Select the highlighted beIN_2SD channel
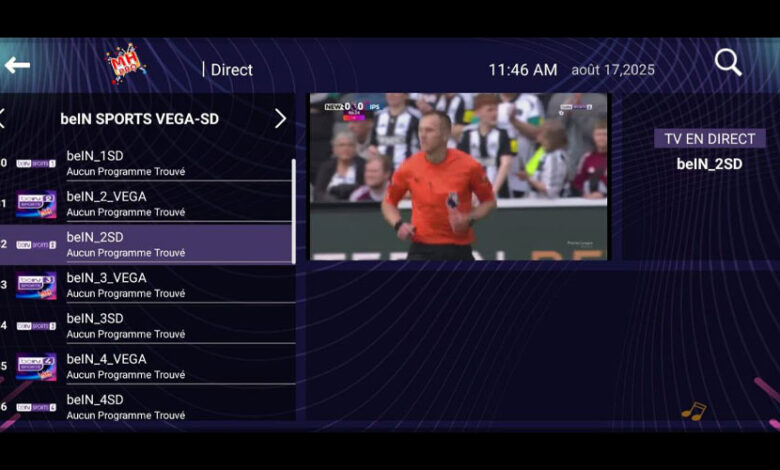 [150, 244]
